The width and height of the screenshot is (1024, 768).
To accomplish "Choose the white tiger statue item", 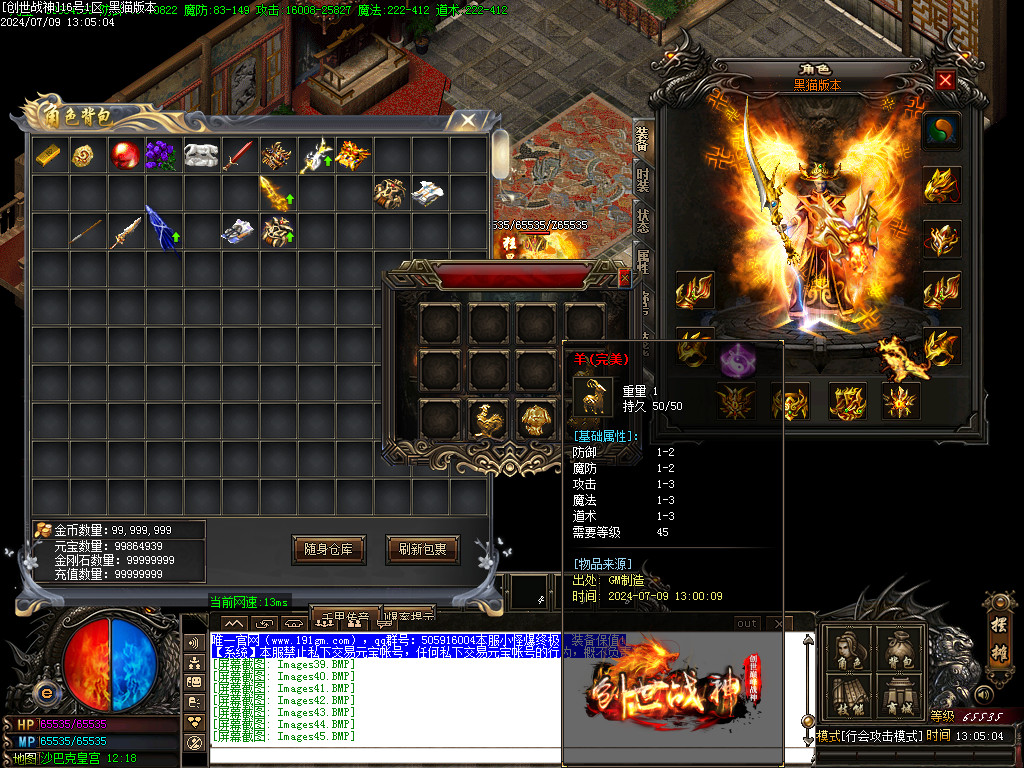I will 200,155.
